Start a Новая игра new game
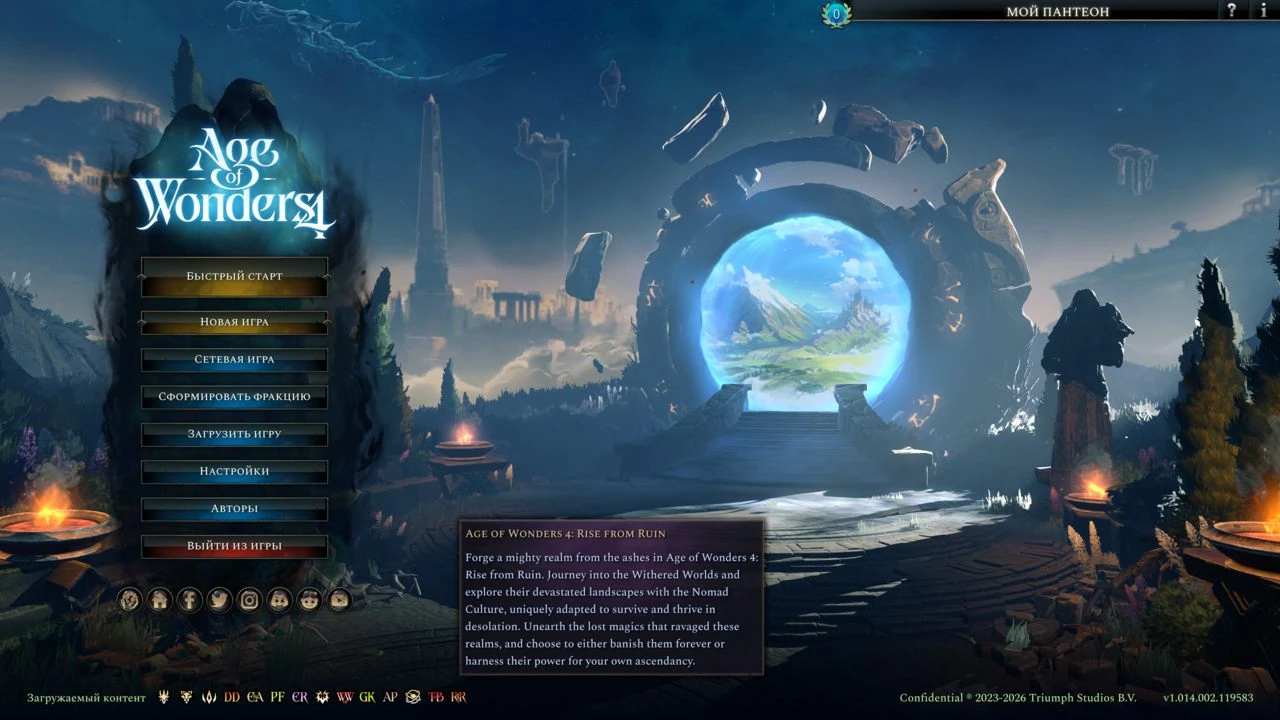The height and width of the screenshot is (720, 1280). click(234, 322)
